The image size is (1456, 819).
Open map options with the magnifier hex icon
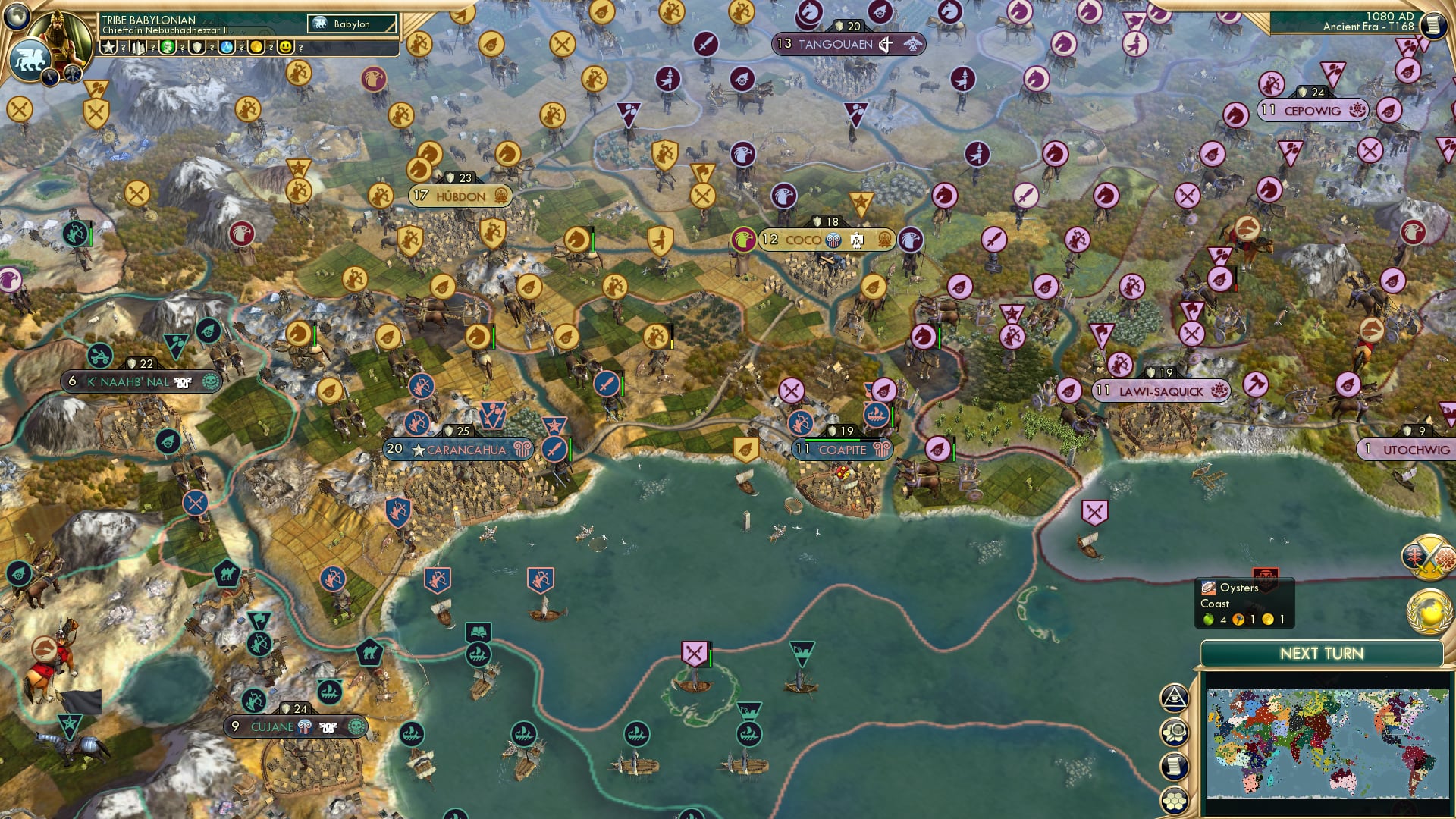[1175, 730]
